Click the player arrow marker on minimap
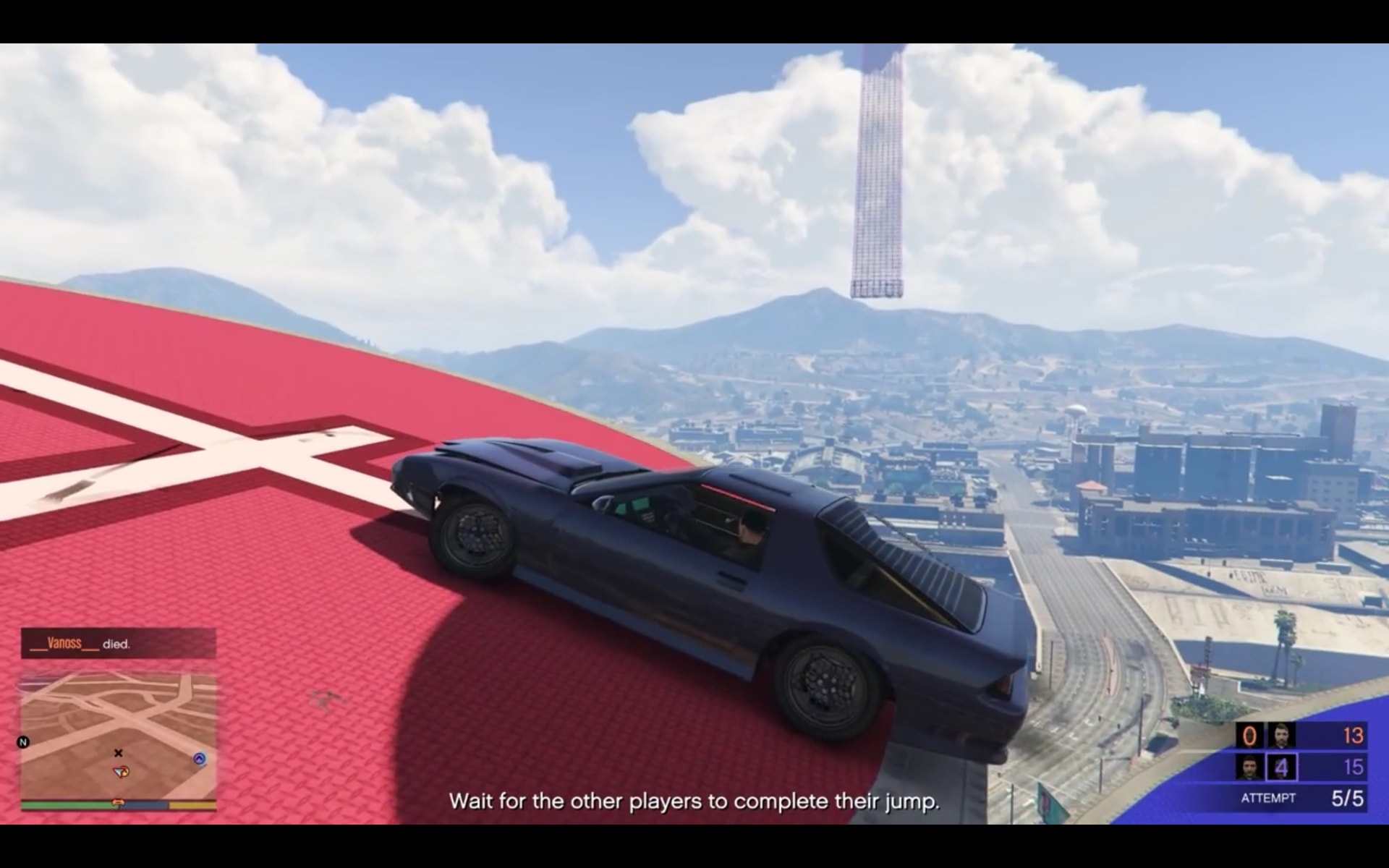 click(x=120, y=773)
